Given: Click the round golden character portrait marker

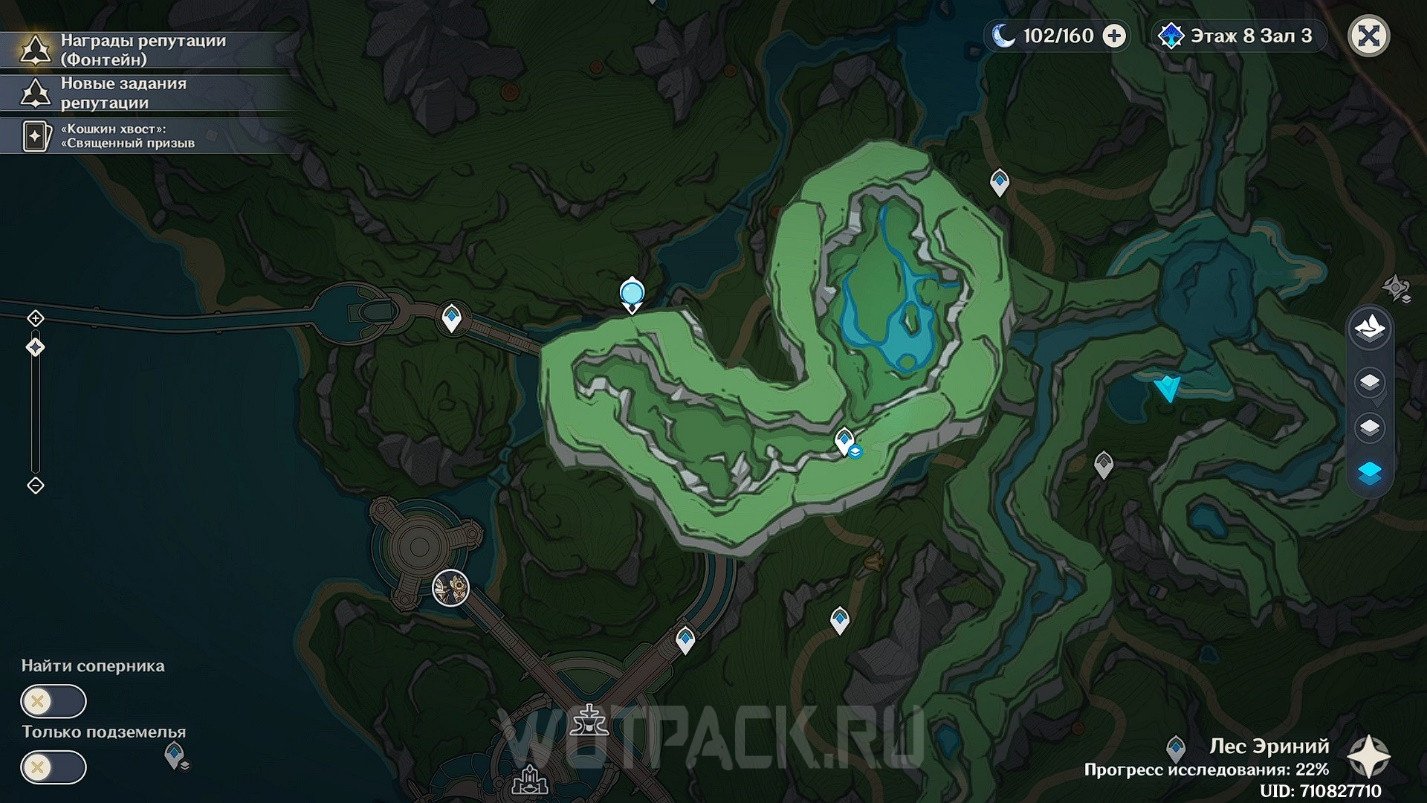Looking at the screenshot, I should (451, 588).
